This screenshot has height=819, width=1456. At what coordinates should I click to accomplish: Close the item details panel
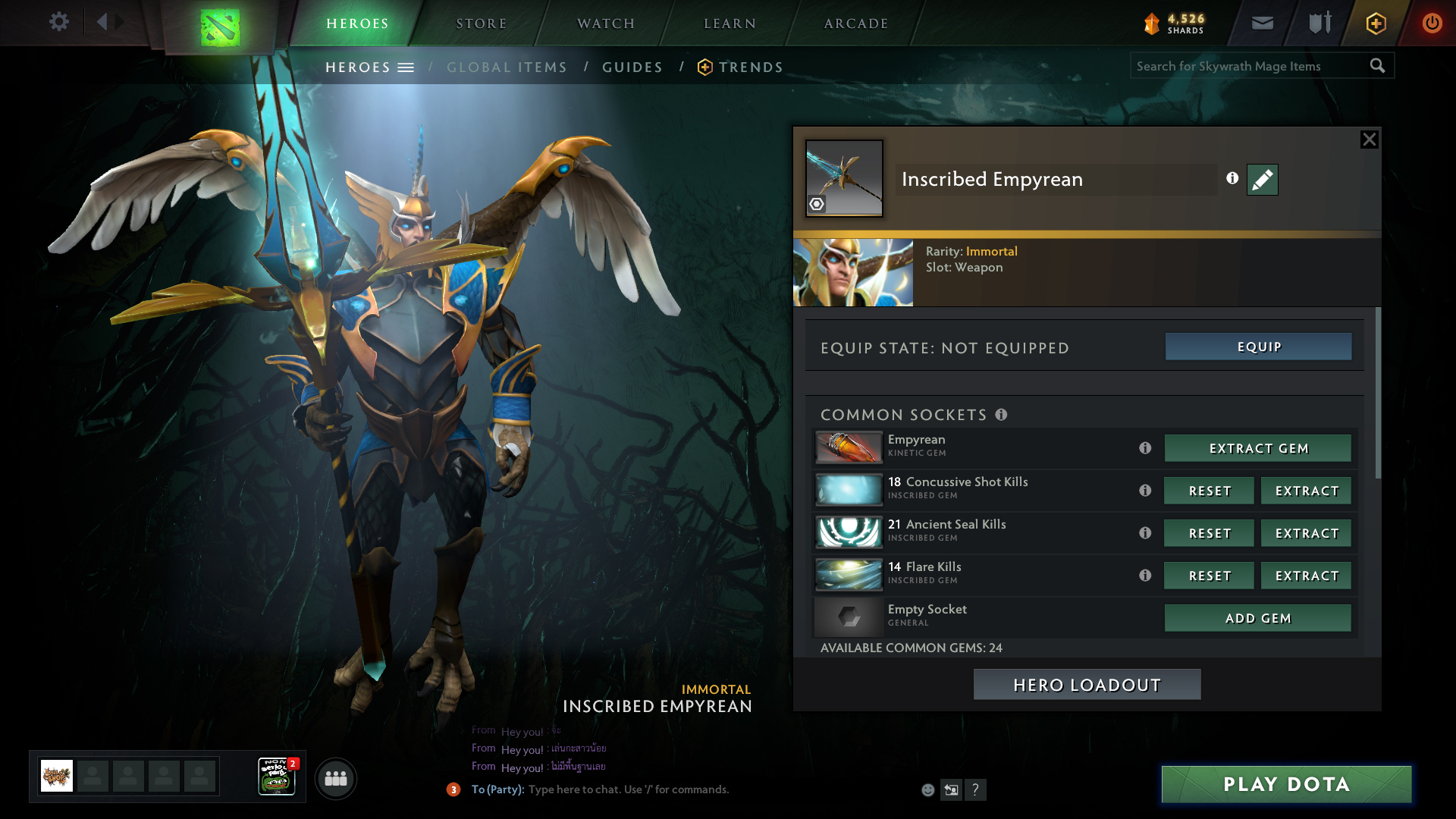pyautogui.click(x=1369, y=140)
